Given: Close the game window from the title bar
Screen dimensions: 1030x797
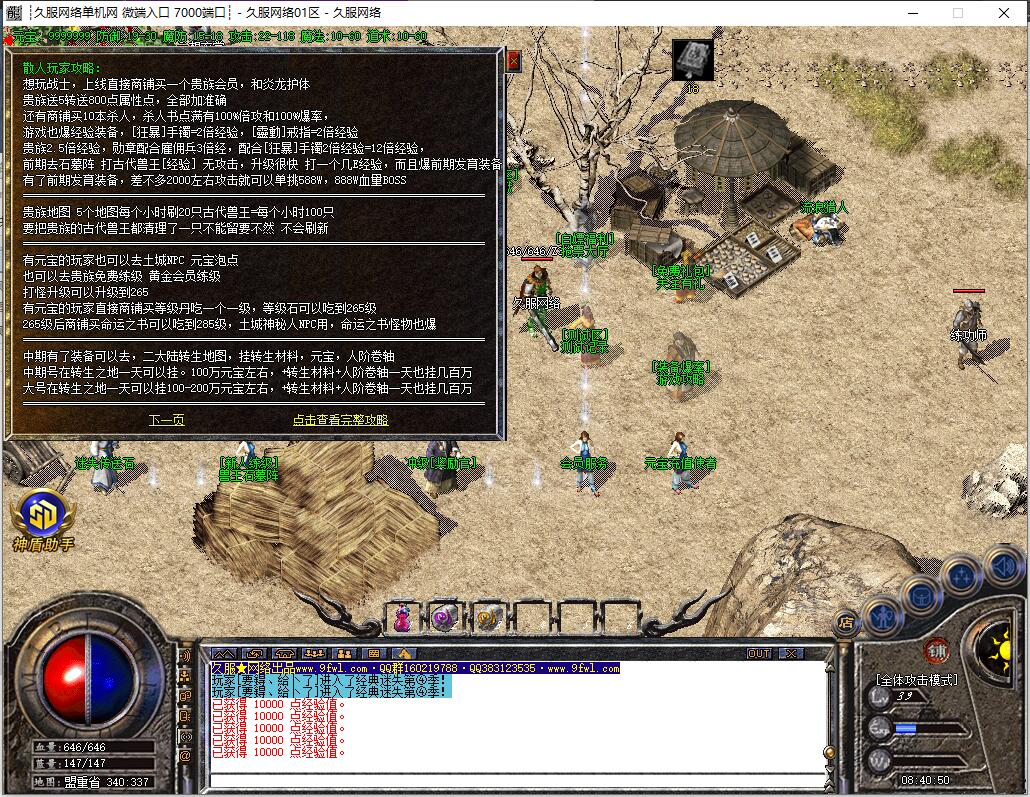Looking at the screenshot, I should (x=1003, y=13).
